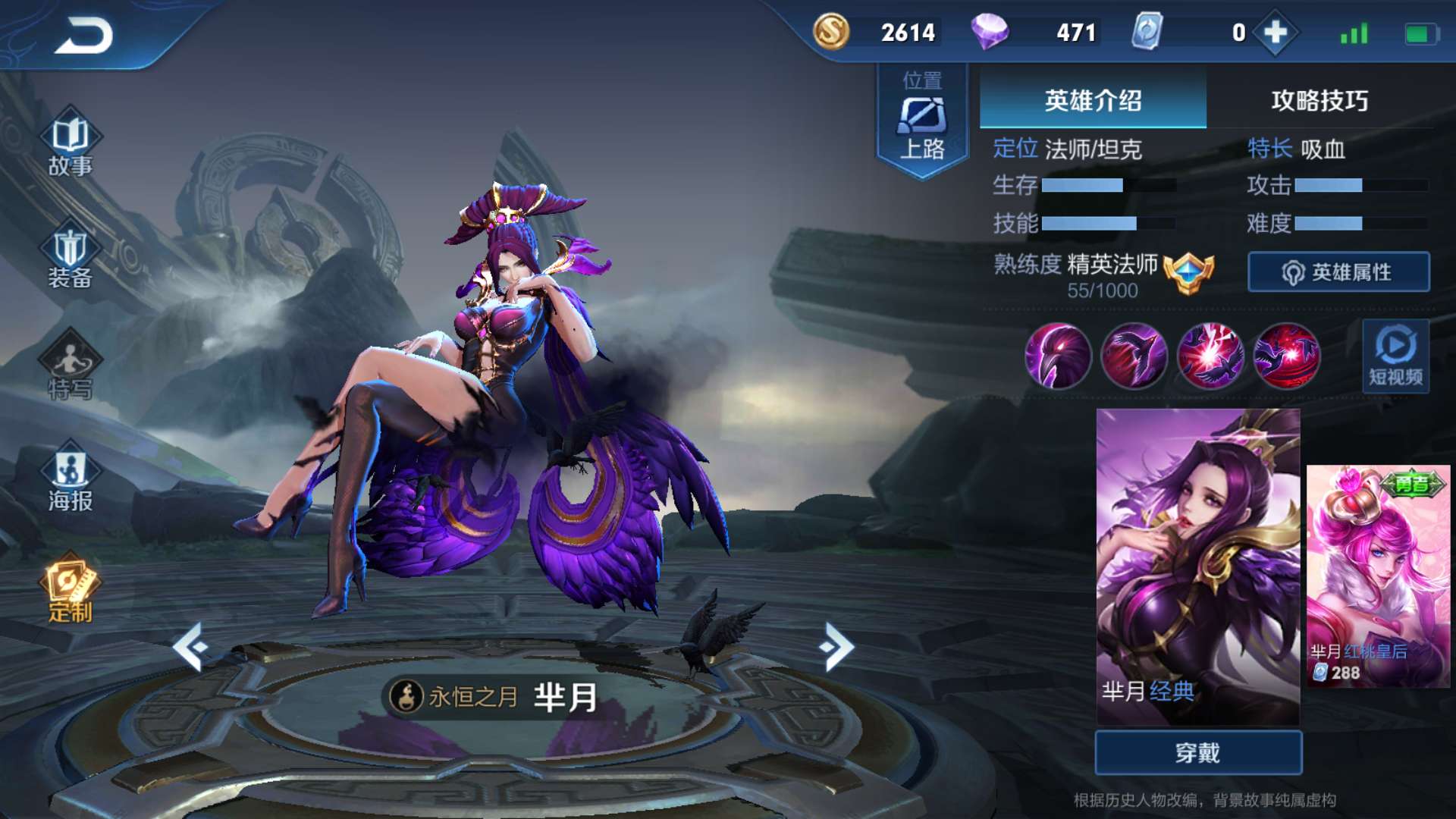Image resolution: width=1456 pixels, height=819 pixels.
Task: Open the 特写 close-up view
Action: 70,369
